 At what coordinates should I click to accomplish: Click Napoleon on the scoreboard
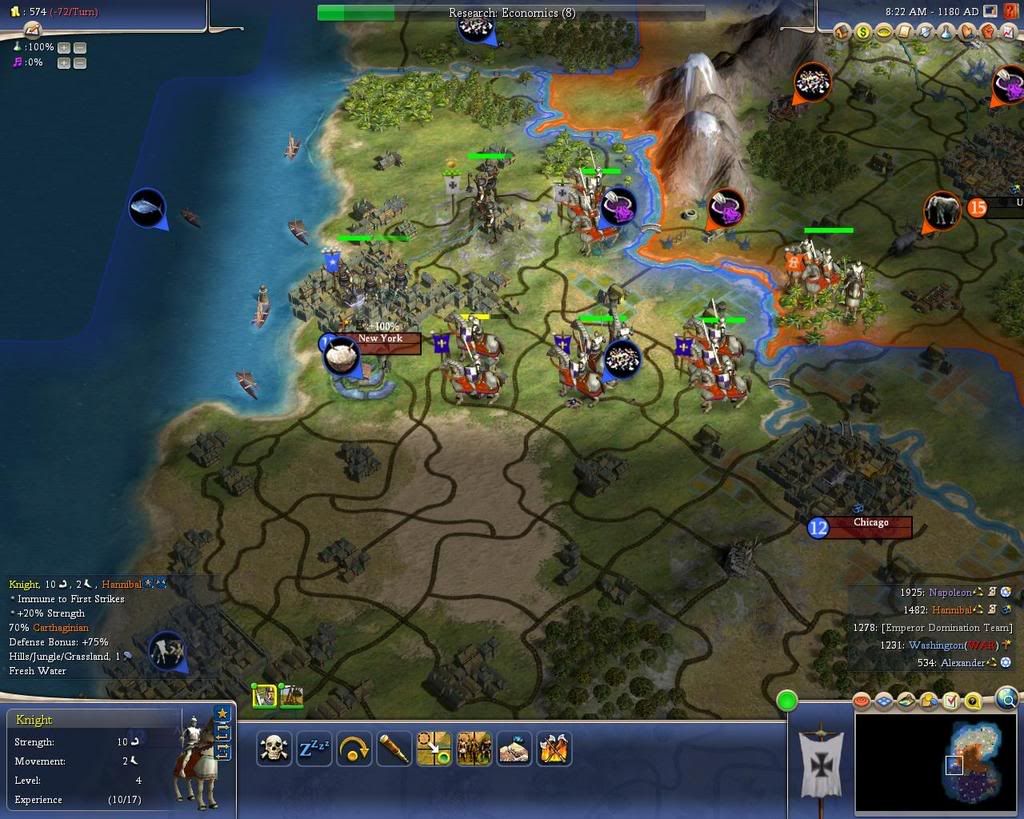click(x=950, y=592)
